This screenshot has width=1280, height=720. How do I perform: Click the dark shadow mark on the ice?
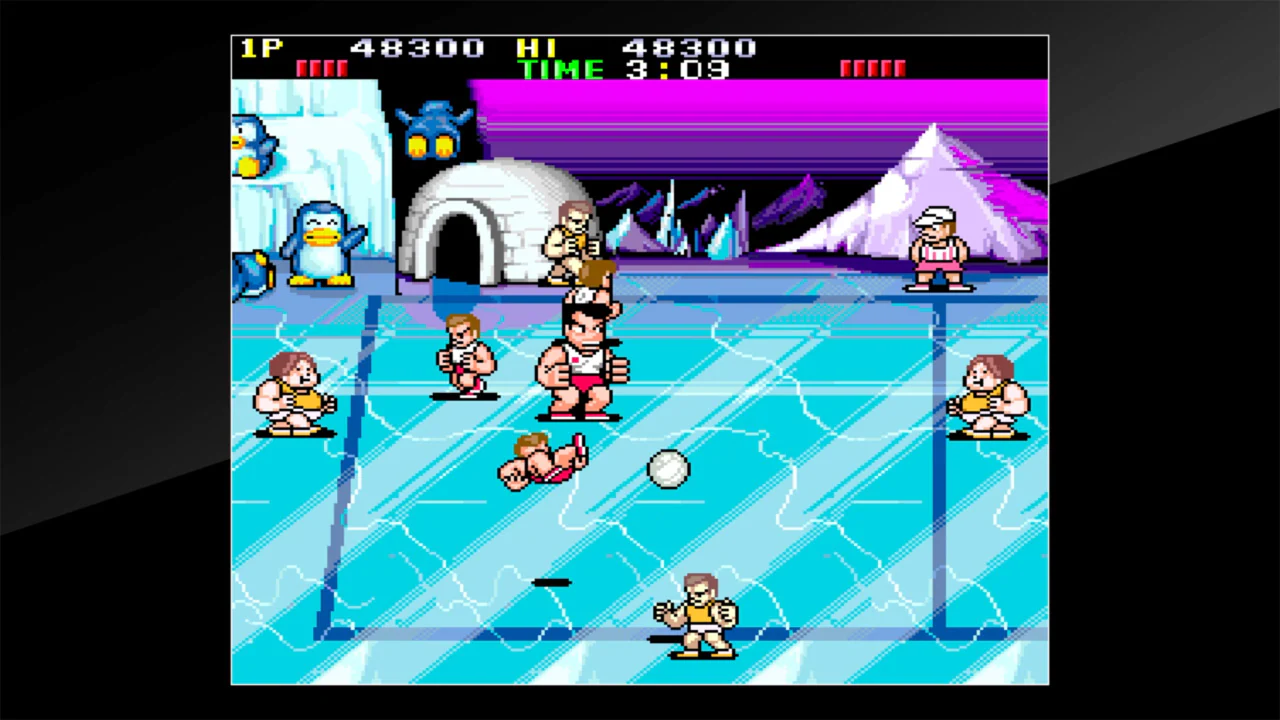pyautogui.click(x=553, y=583)
